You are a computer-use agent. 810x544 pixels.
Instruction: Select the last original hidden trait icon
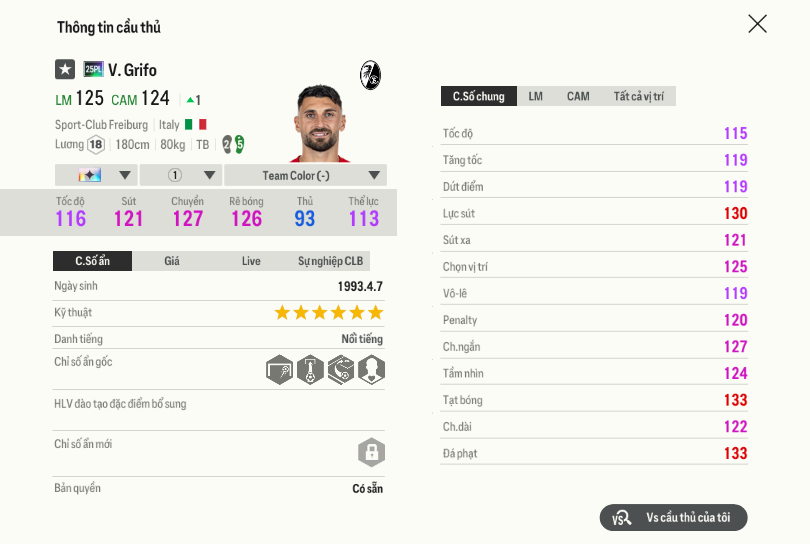pos(371,370)
